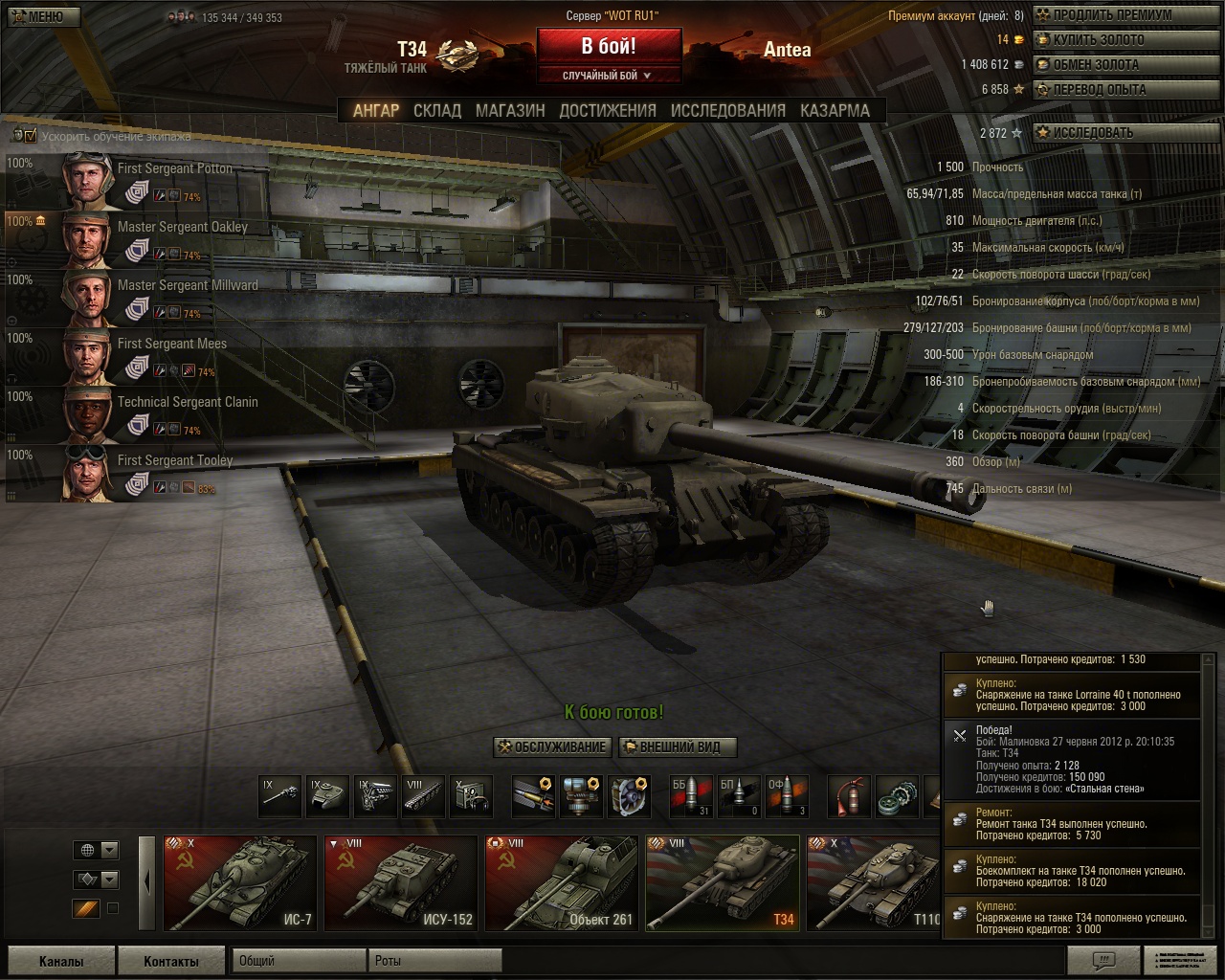Open the Случайный бой battle type dropdown
The height and width of the screenshot is (980, 1225).
pyautogui.click(x=609, y=76)
